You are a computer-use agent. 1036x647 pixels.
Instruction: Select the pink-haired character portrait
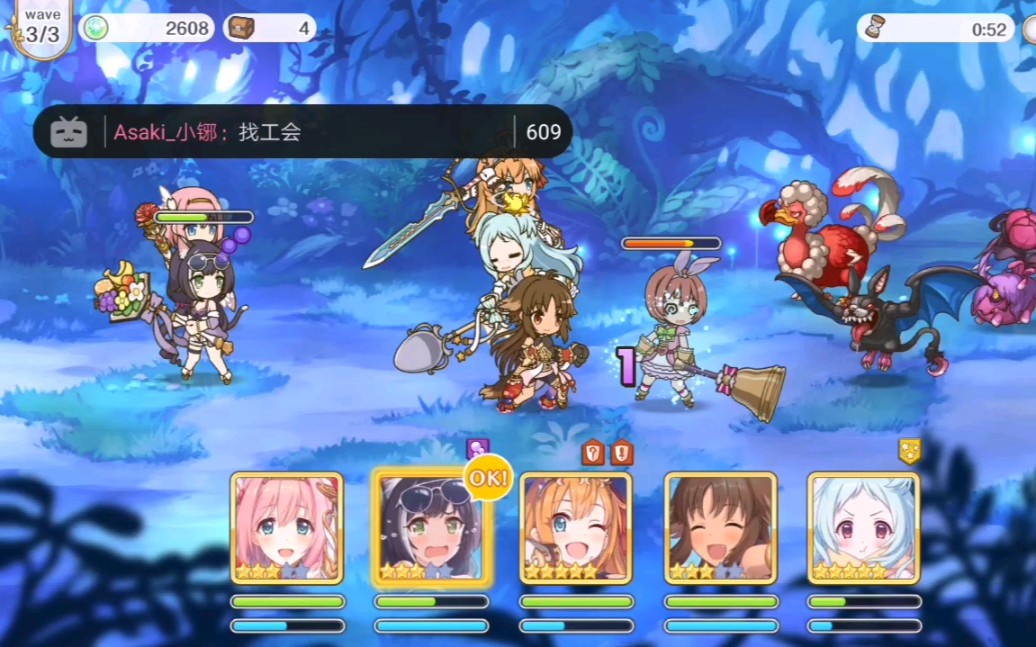(x=287, y=528)
